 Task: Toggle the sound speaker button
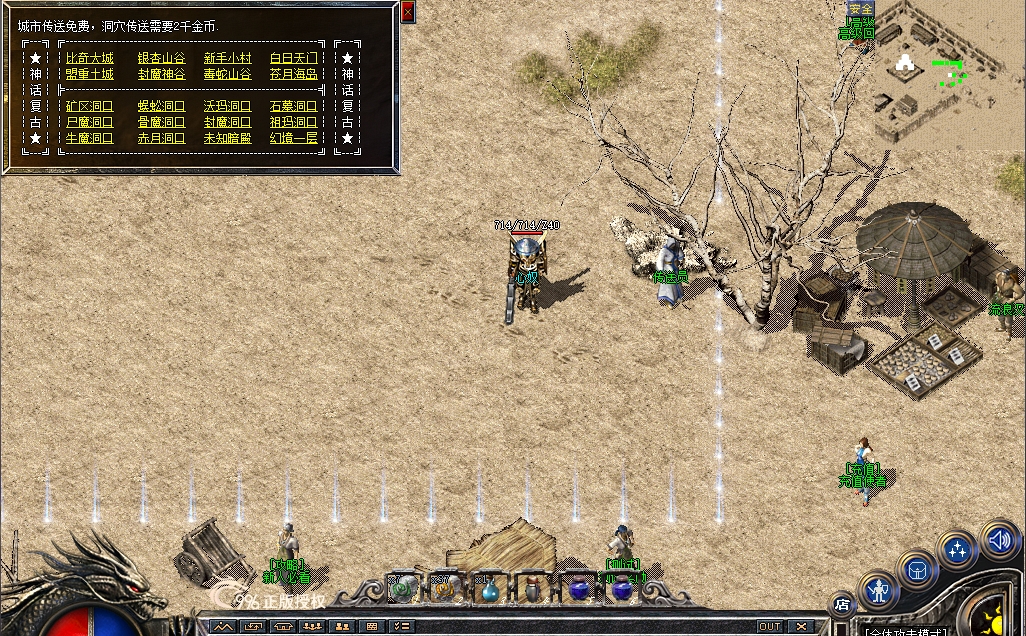tap(998, 540)
